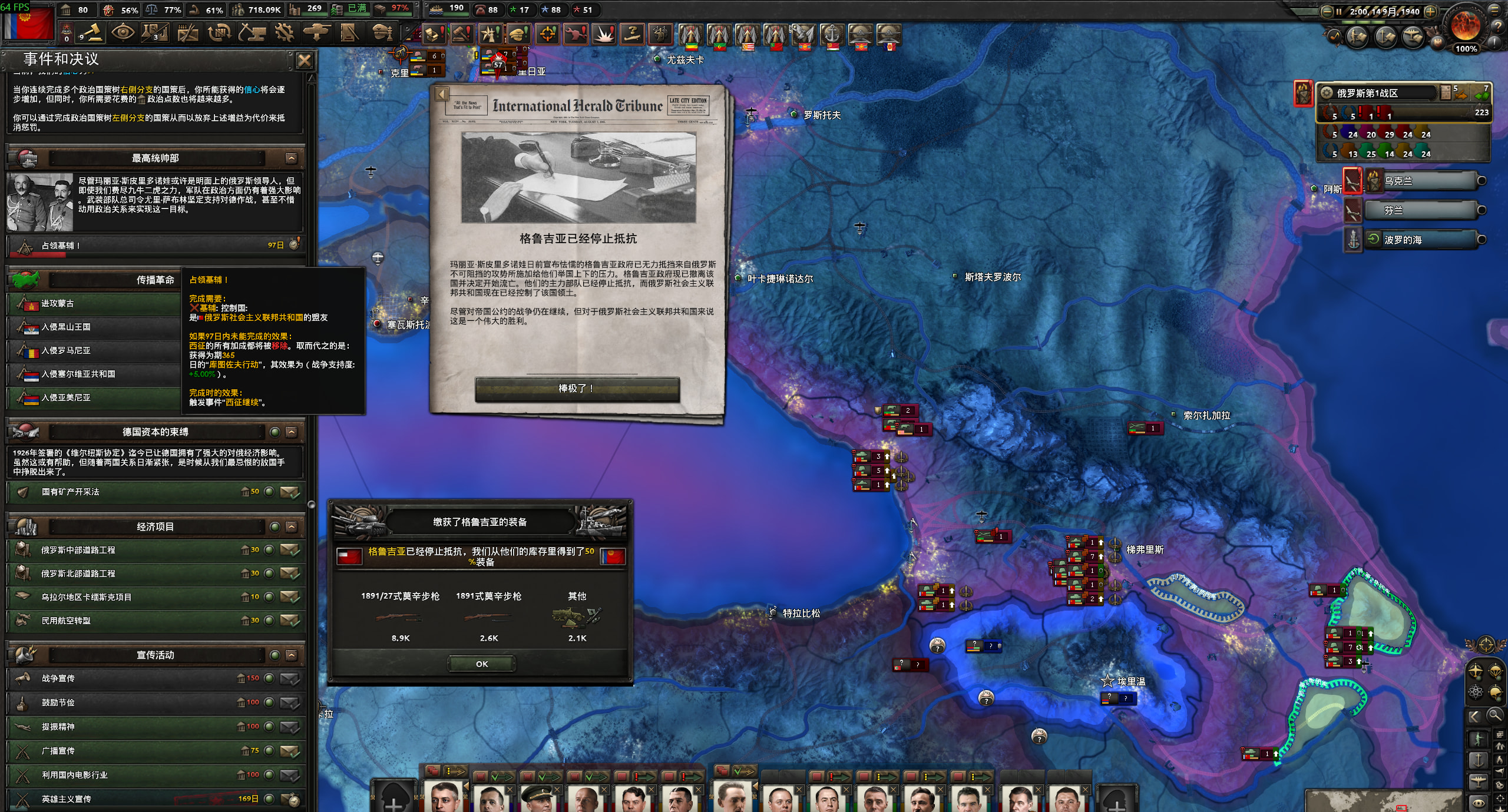1508x812 pixels.
Task: Activate the 广播宣传 propaganda decision
Action: 289,751
